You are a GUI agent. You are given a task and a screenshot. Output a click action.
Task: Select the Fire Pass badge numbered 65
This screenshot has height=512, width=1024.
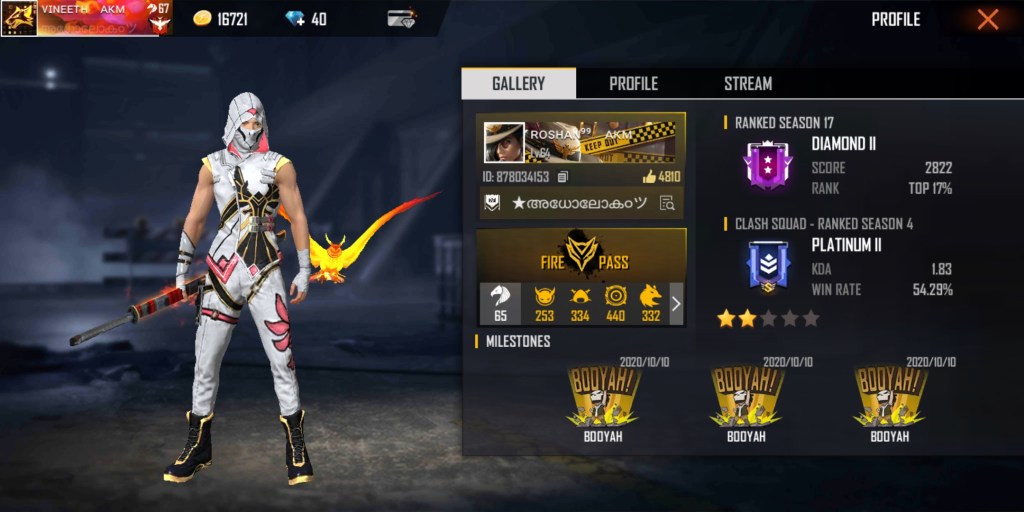(500, 304)
